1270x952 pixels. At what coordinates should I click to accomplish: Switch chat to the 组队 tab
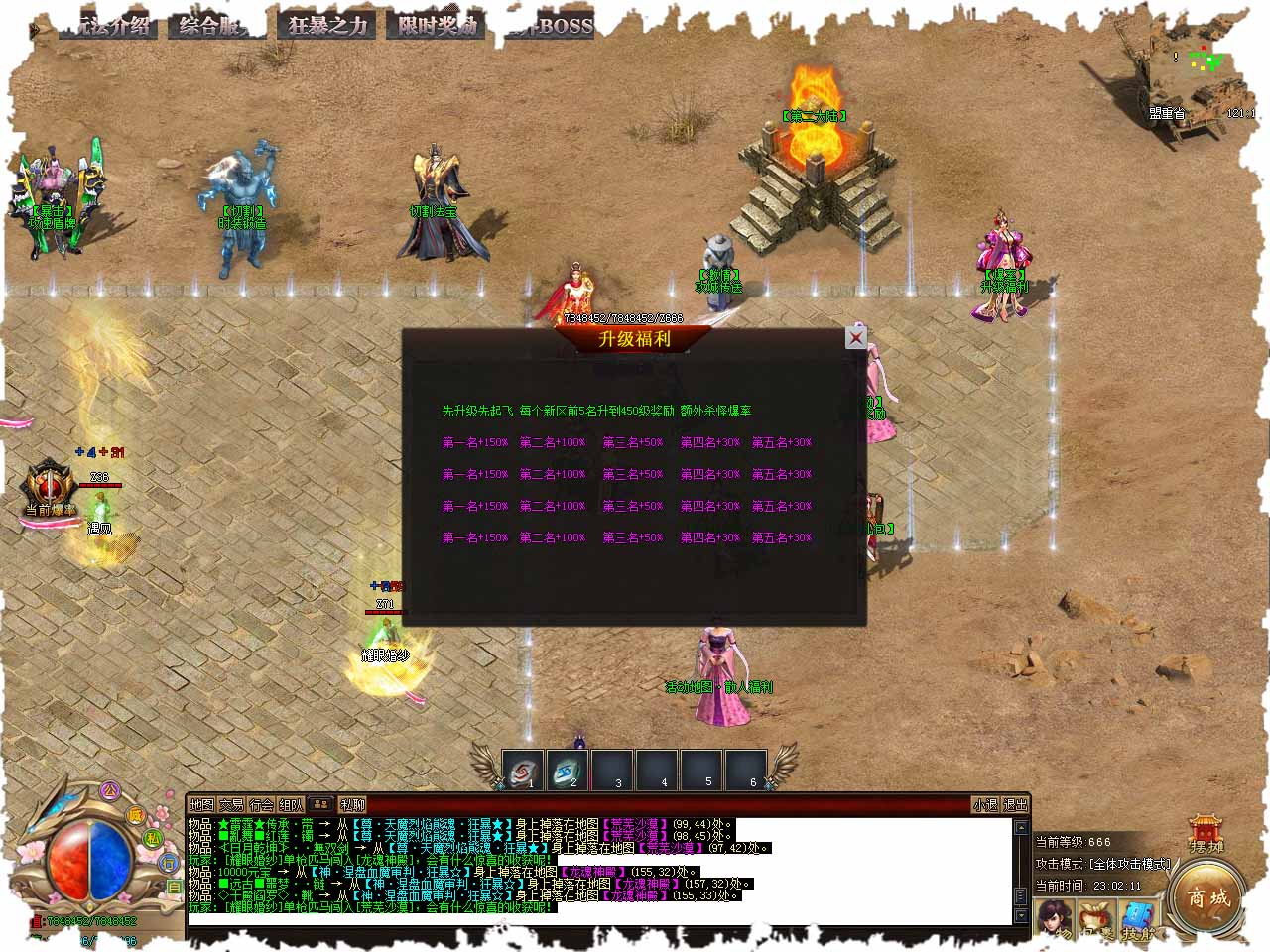click(x=291, y=805)
